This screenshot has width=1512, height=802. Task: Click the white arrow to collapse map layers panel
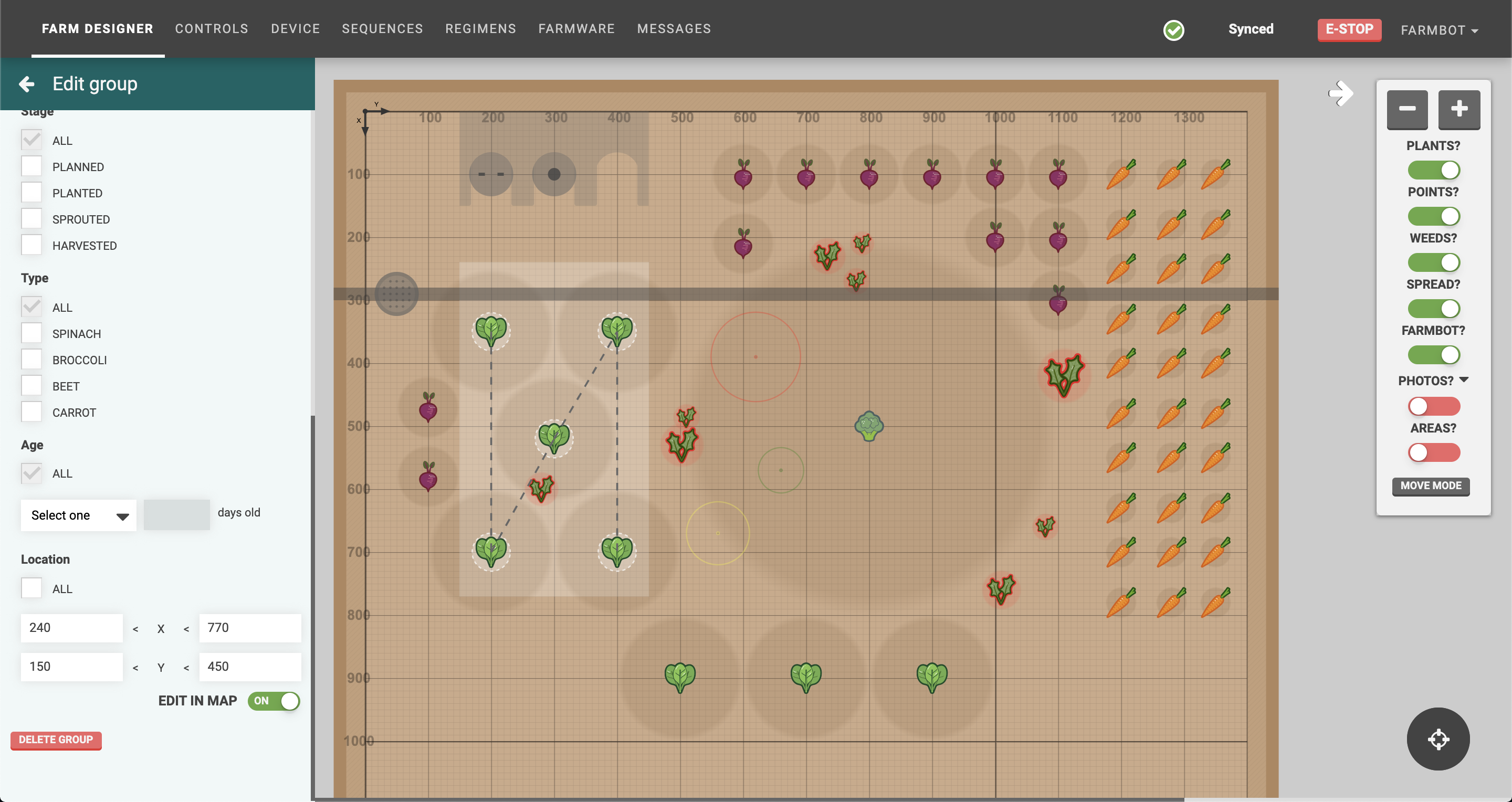(x=1341, y=93)
